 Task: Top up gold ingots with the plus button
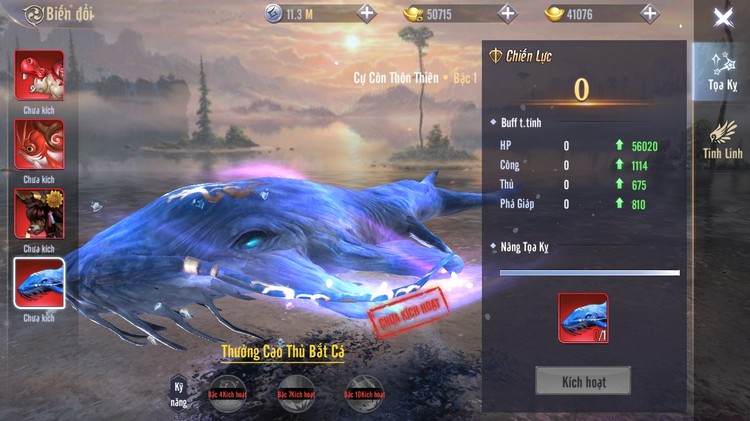click(649, 13)
